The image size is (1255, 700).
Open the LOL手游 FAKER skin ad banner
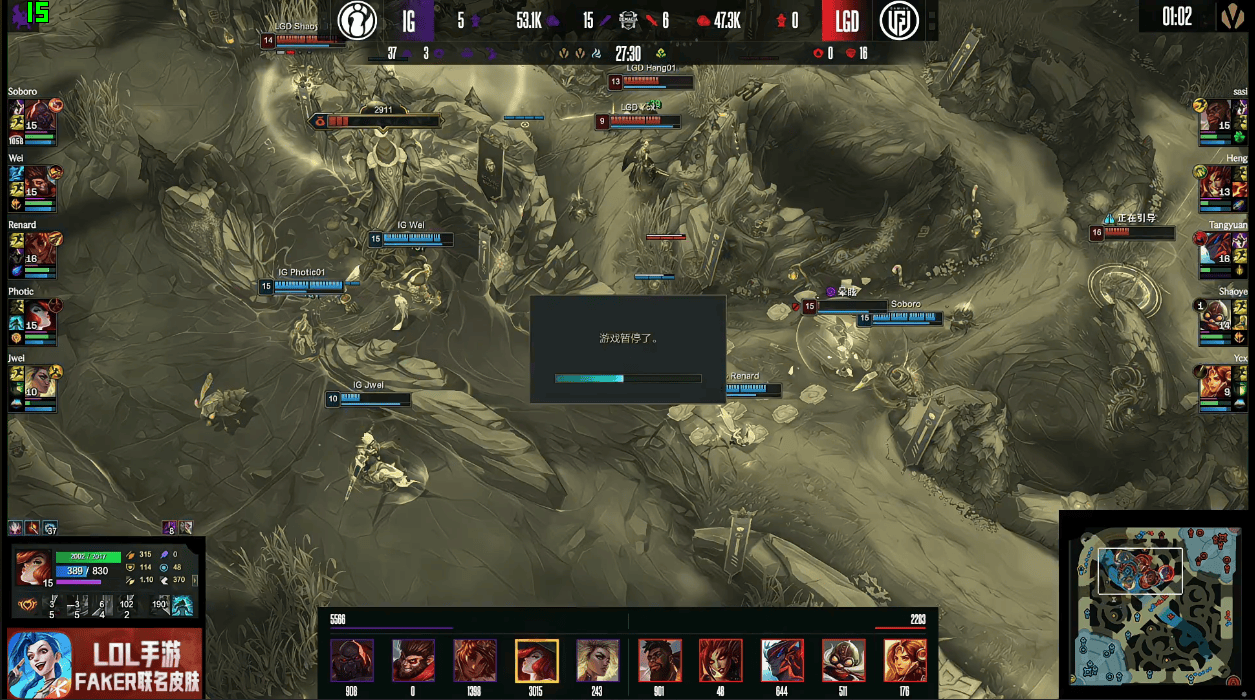point(105,663)
